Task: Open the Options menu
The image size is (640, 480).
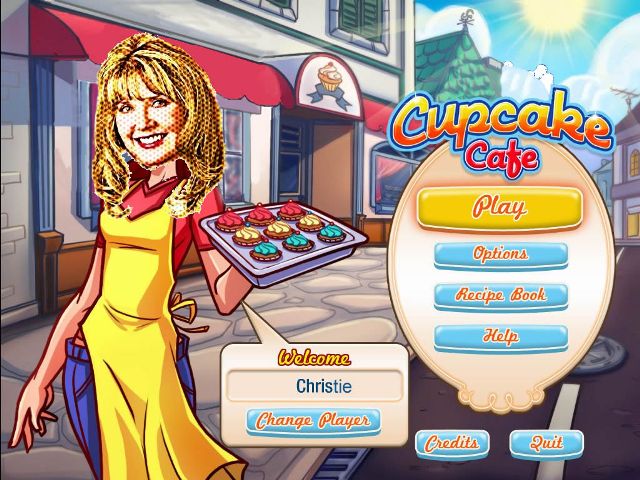Action: pos(500,254)
